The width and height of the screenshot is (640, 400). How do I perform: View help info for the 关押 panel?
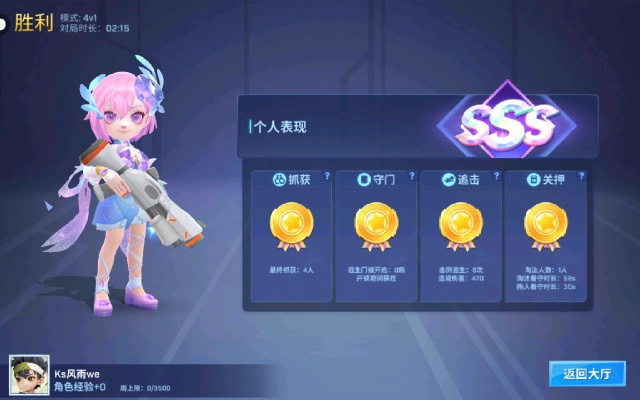click(x=580, y=176)
